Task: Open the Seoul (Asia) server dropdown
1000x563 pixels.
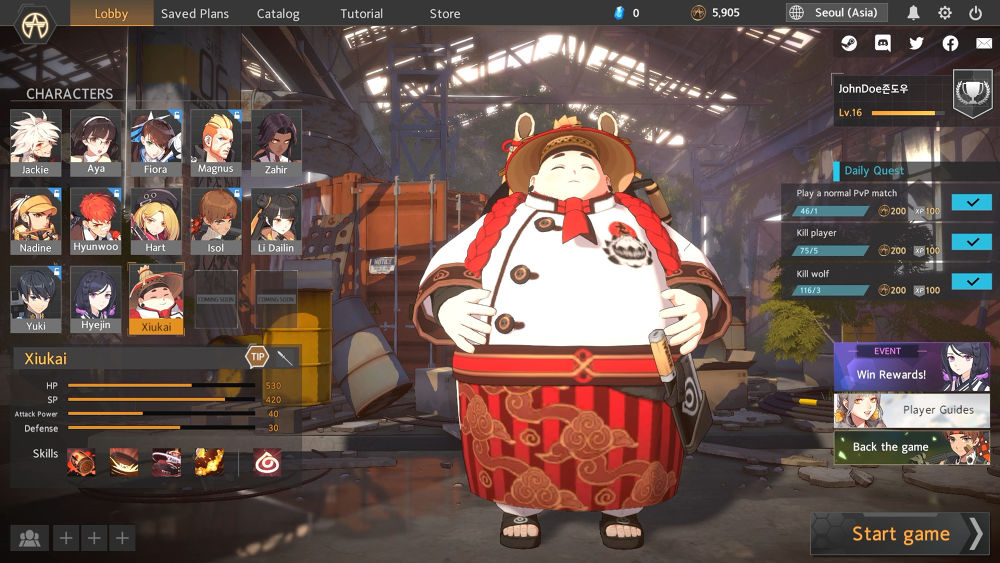Action: click(837, 13)
